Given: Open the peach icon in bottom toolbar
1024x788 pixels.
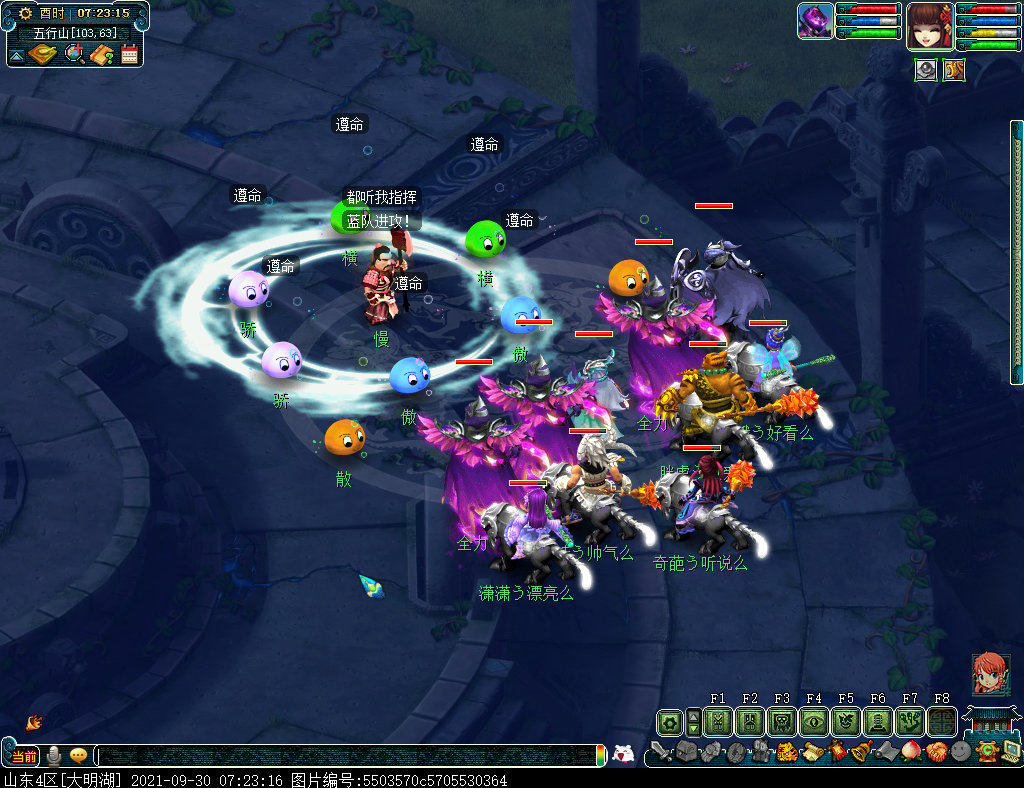Looking at the screenshot, I should click(x=911, y=752).
